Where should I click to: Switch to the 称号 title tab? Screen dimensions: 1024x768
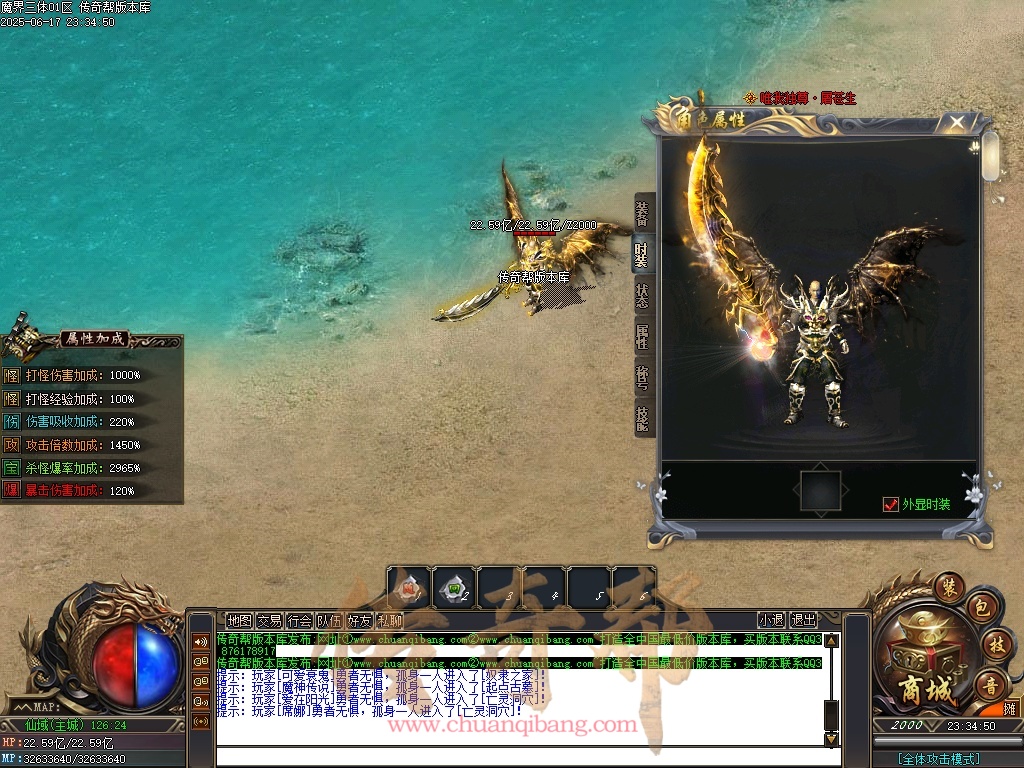tap(643, 378)
